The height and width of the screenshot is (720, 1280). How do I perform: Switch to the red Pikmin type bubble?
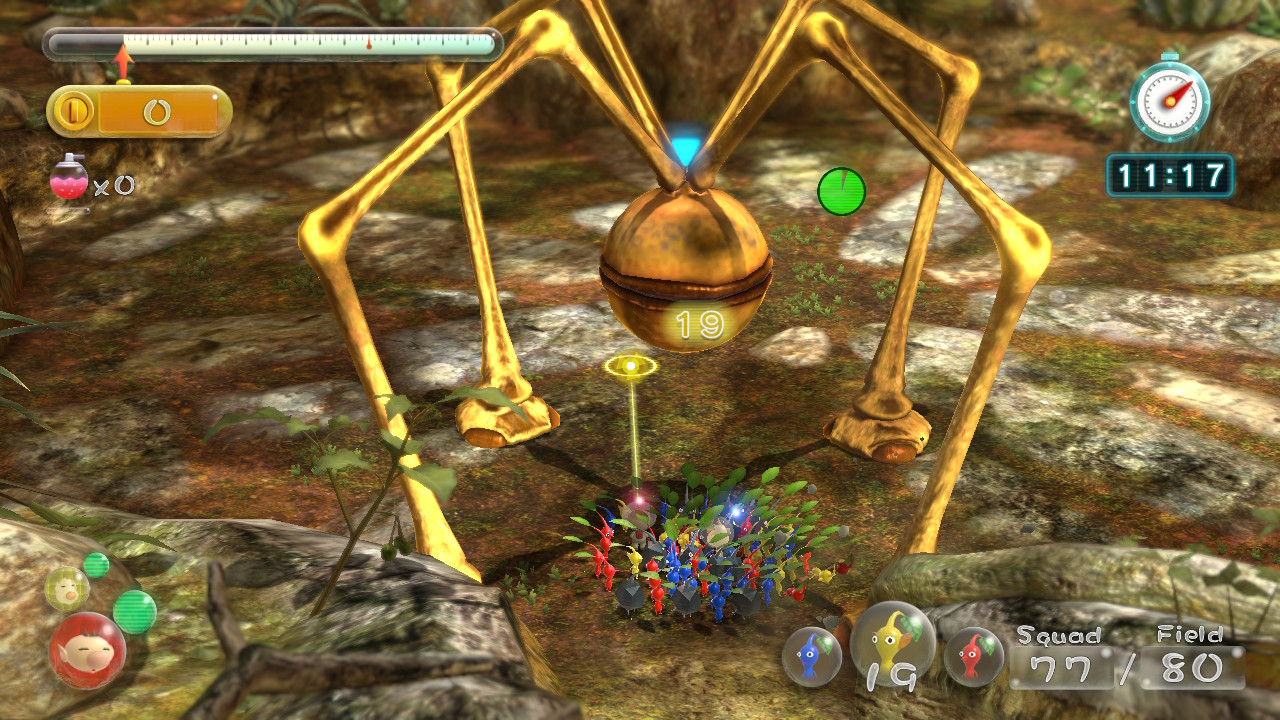[x=973, y=656]
